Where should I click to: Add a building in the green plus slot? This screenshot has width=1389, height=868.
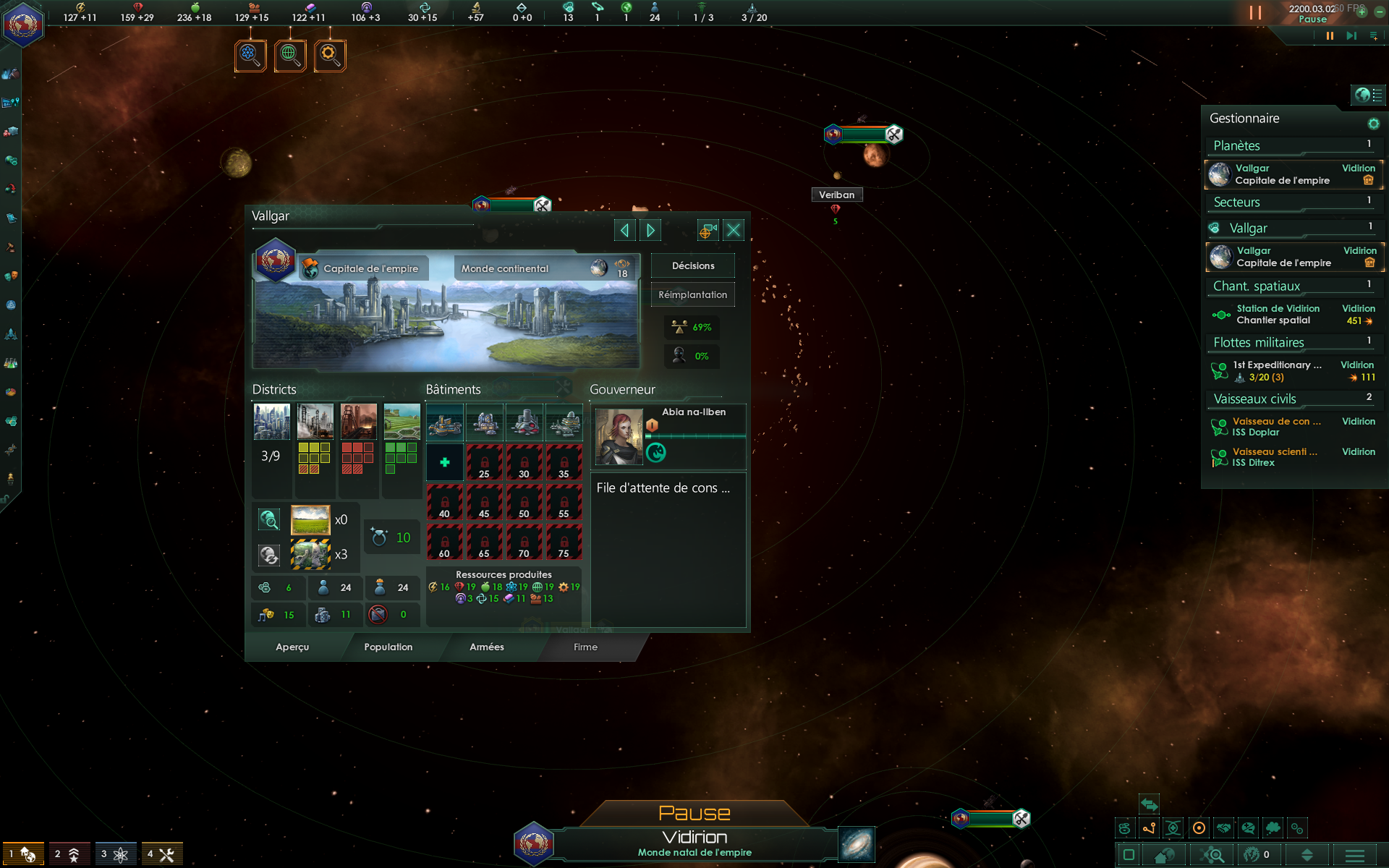point(445,462)
